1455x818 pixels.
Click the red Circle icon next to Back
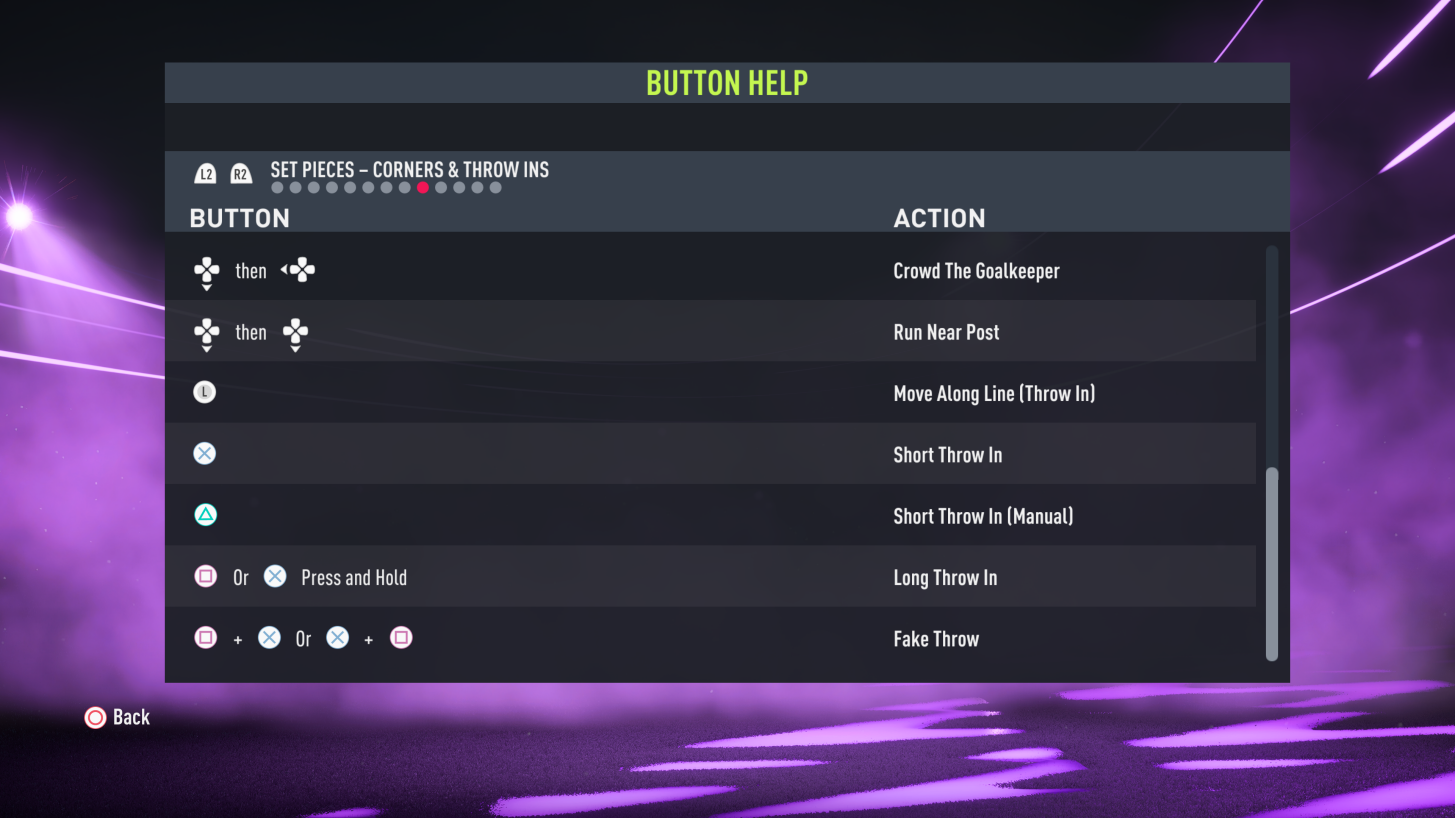tap(95, 717)
